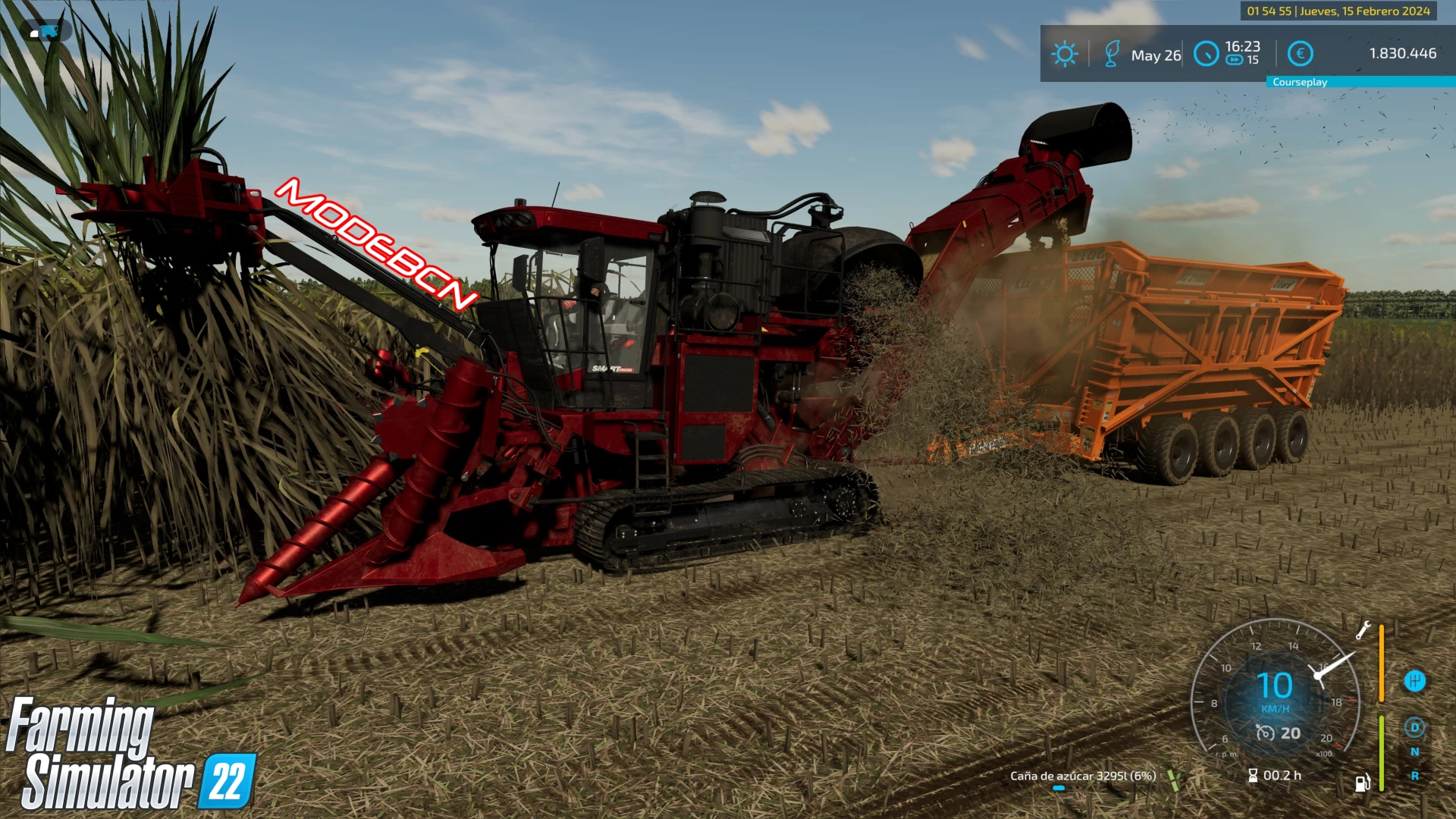Viewport: 1456px width, 819px height.
Task: Click the Courseplay banner
Action: pyautogui.click(x=1299, y=81)
